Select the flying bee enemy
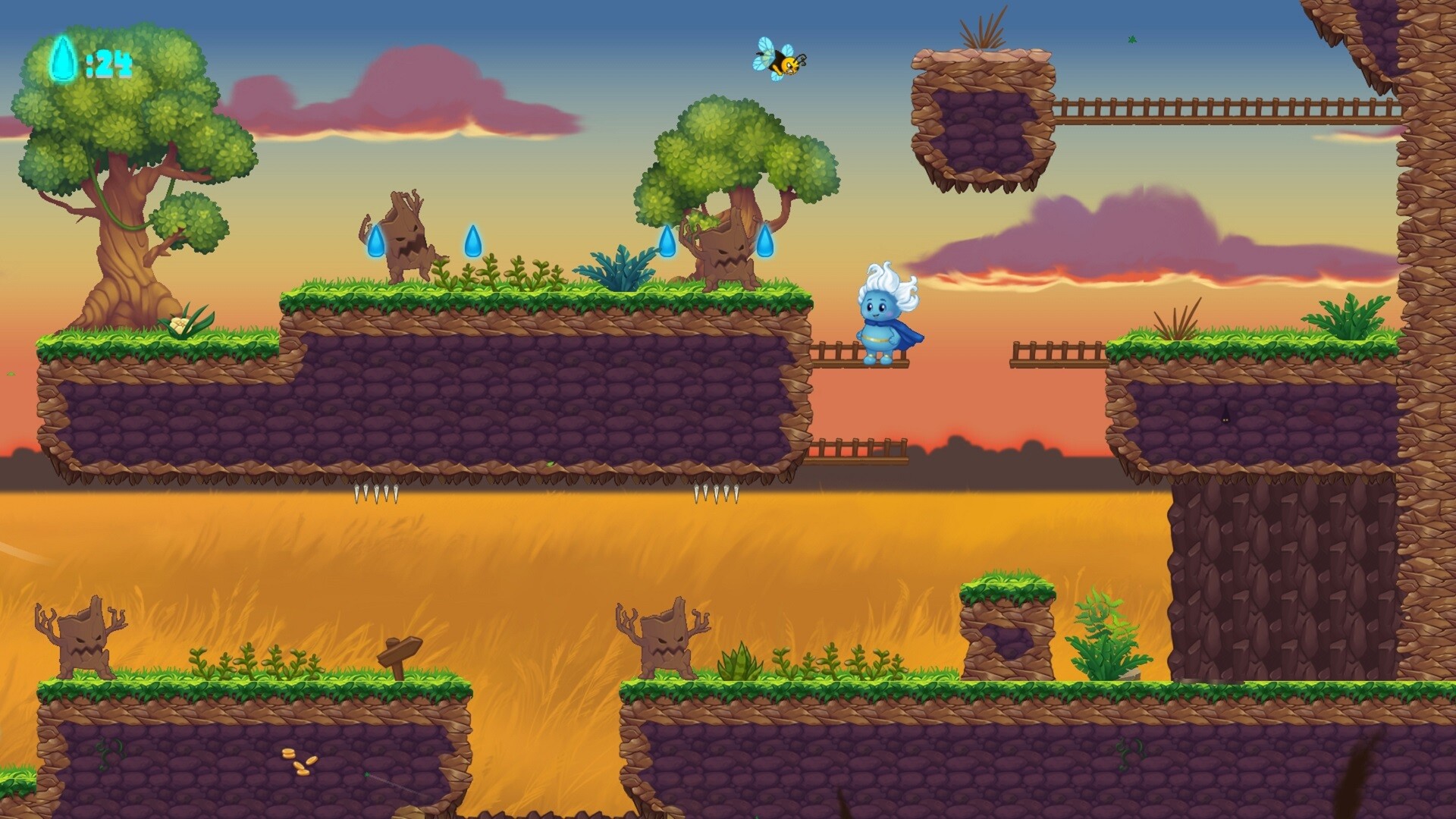This screenshot has height=819, width=1456. [x=781, y=64]
